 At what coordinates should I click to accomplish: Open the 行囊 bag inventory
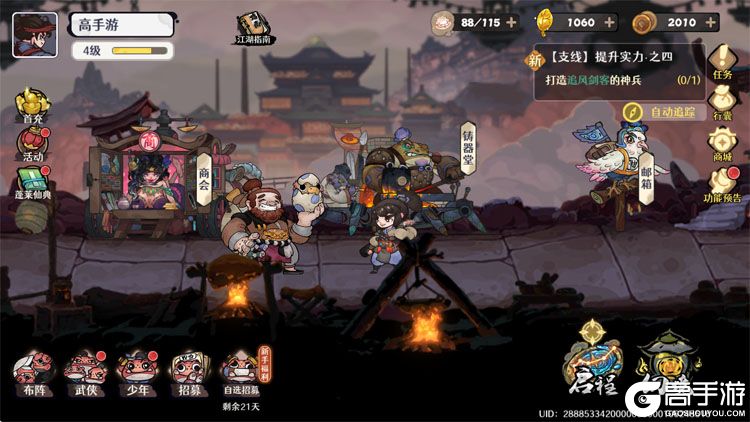pos(722,103)
